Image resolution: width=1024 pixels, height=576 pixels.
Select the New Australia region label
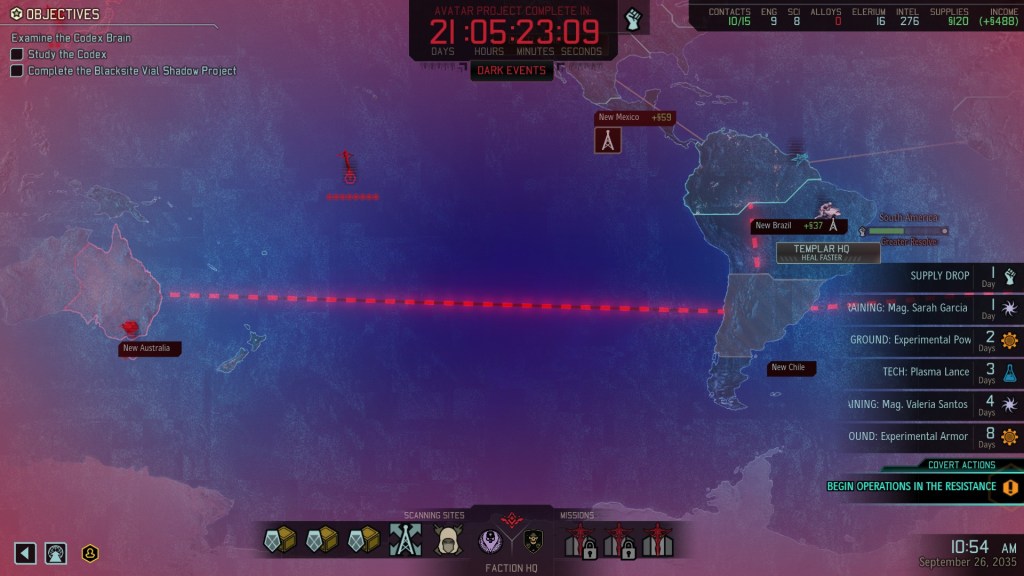[x=145, y=349]
